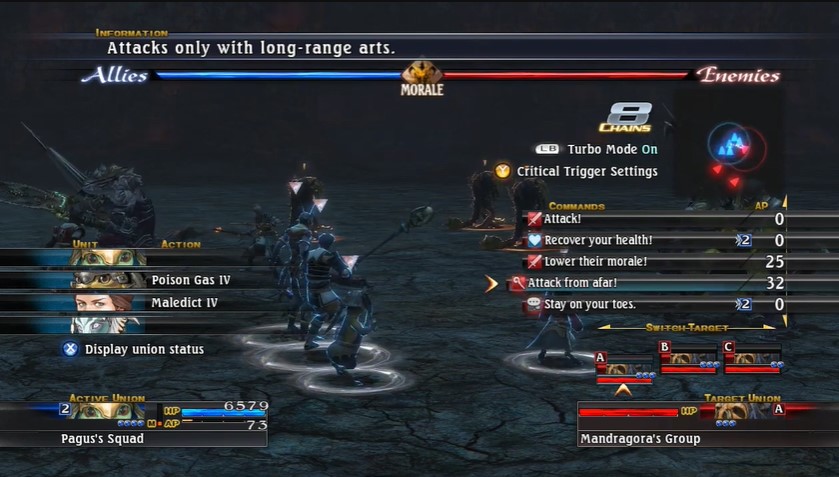Select the Attack! command
Viewport: 839px width, 477px height.
point(563,219)
